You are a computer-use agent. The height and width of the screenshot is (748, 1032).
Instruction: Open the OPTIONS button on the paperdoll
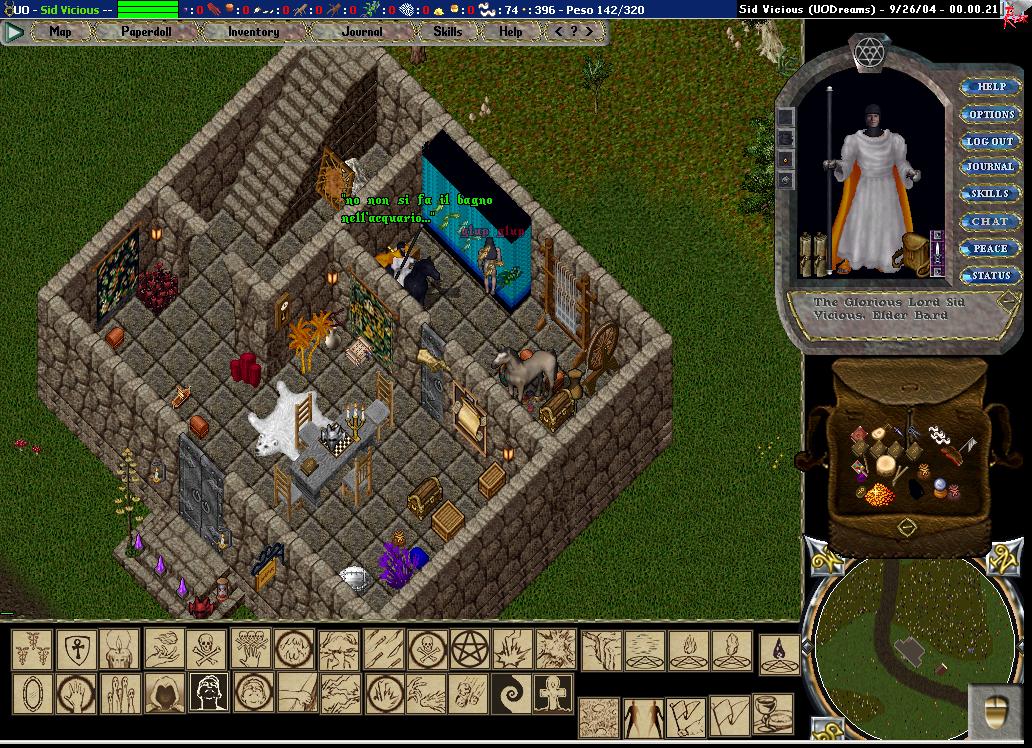(x=990, y=114)
